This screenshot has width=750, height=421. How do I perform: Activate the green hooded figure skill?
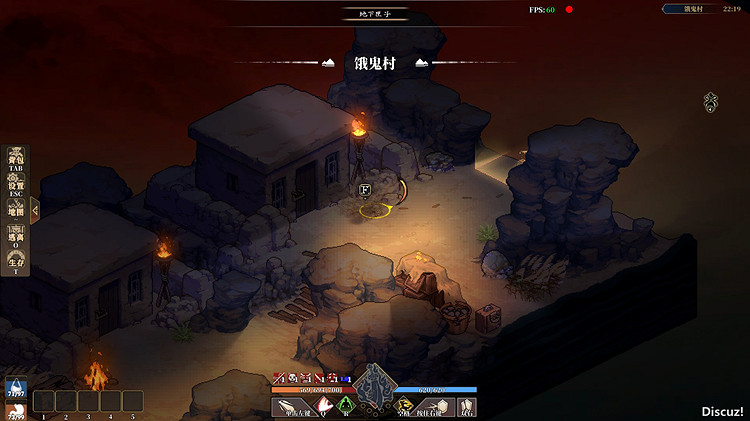click(346, 405)
